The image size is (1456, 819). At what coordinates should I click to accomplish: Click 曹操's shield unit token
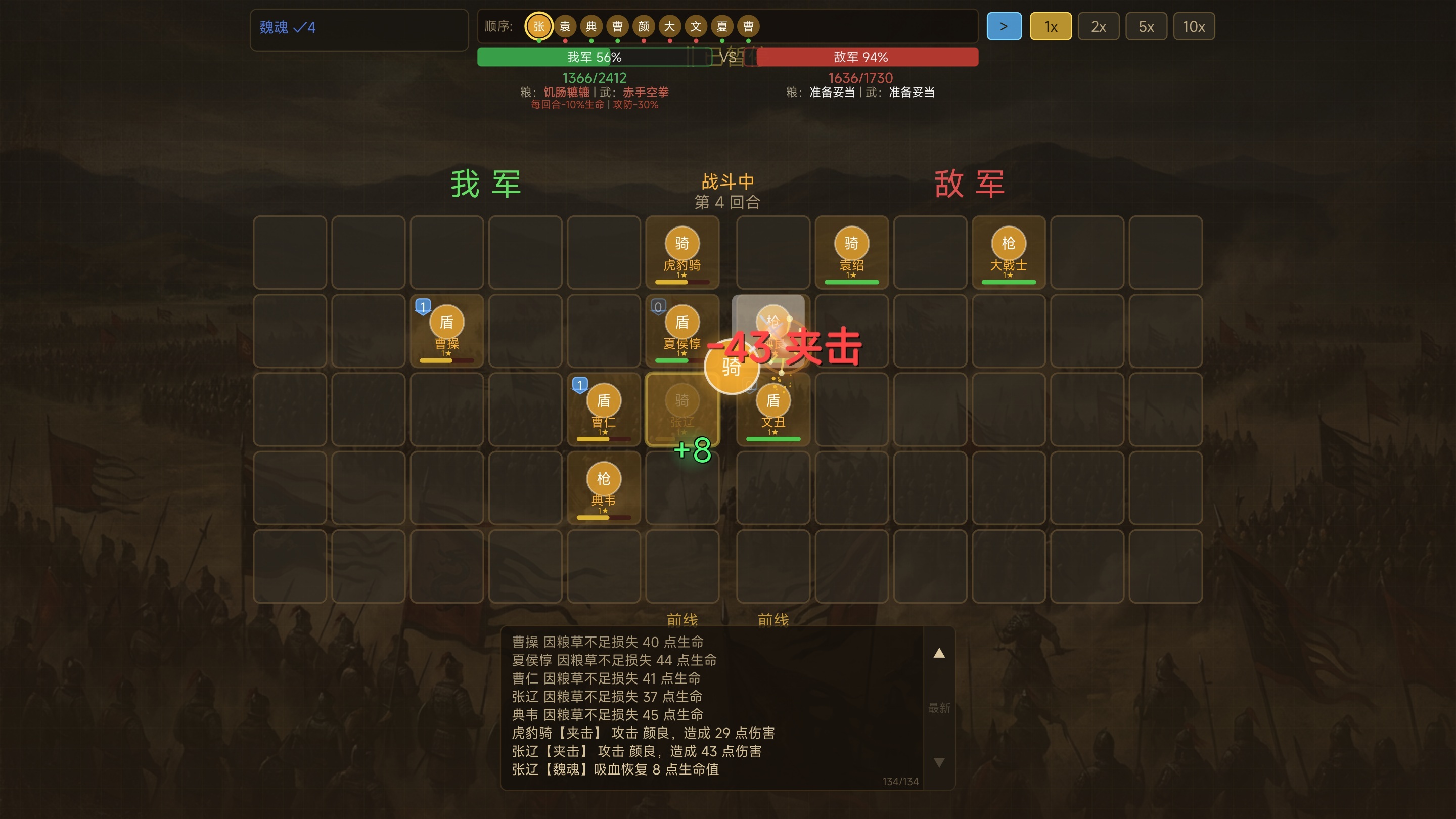point(446,331)
